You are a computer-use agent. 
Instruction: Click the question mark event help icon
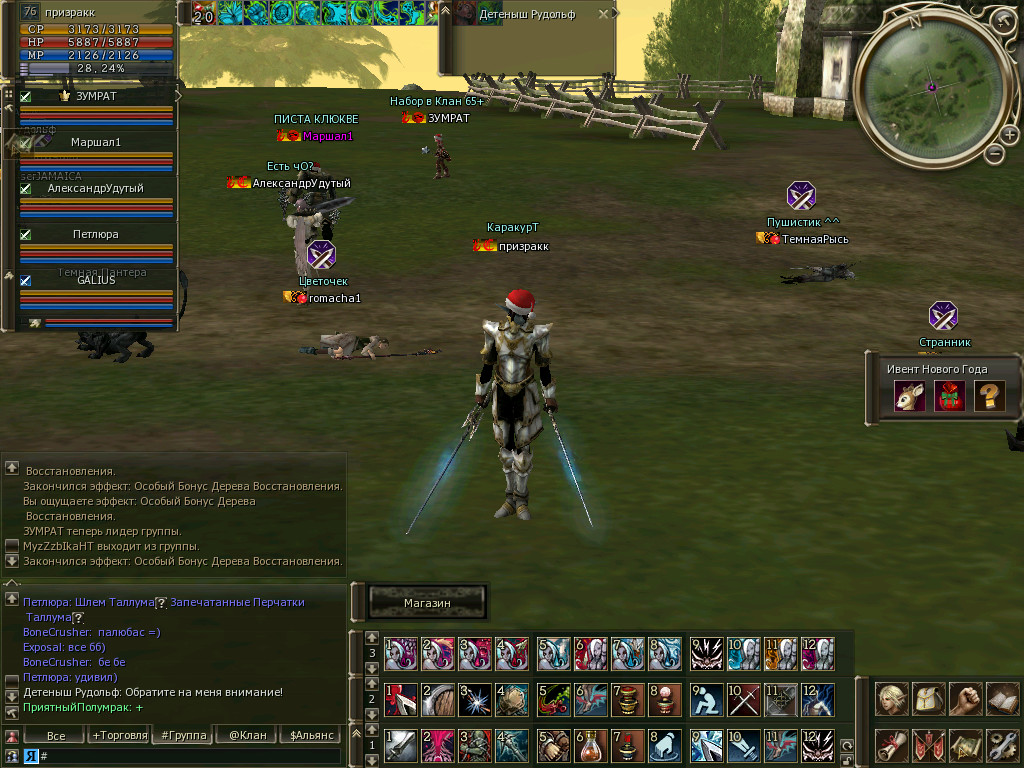[x=988, y=396]
